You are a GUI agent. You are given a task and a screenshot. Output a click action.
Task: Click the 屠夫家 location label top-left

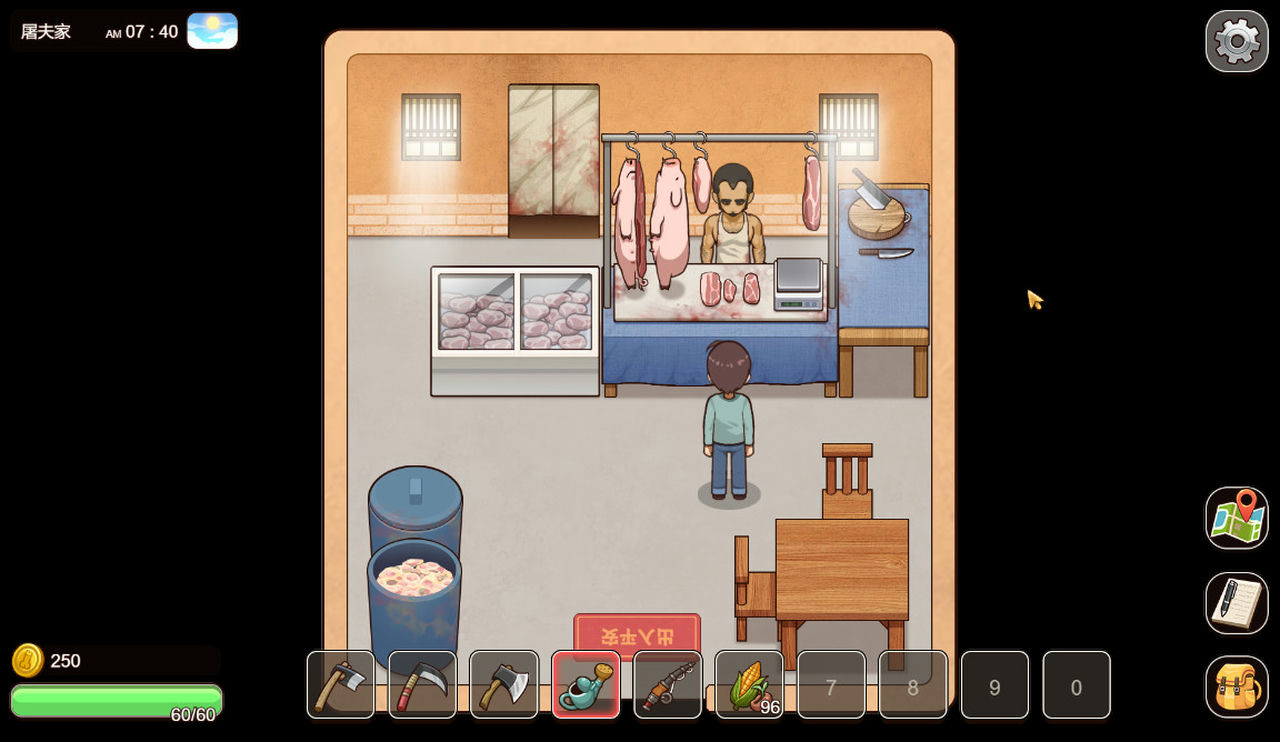pos(45,31)
